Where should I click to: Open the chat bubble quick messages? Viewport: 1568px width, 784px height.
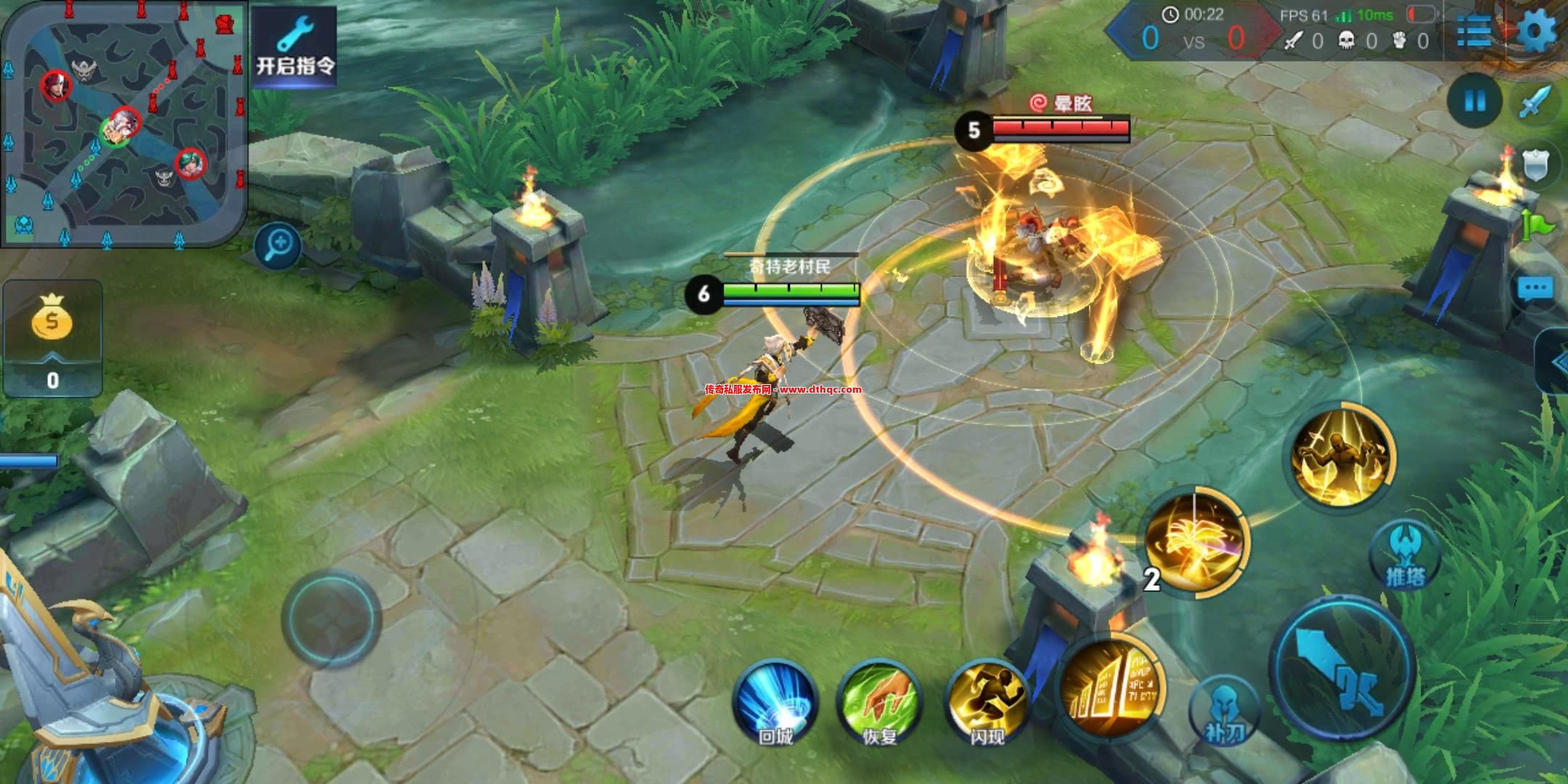pyautogui.click(x=1536, y=289)
